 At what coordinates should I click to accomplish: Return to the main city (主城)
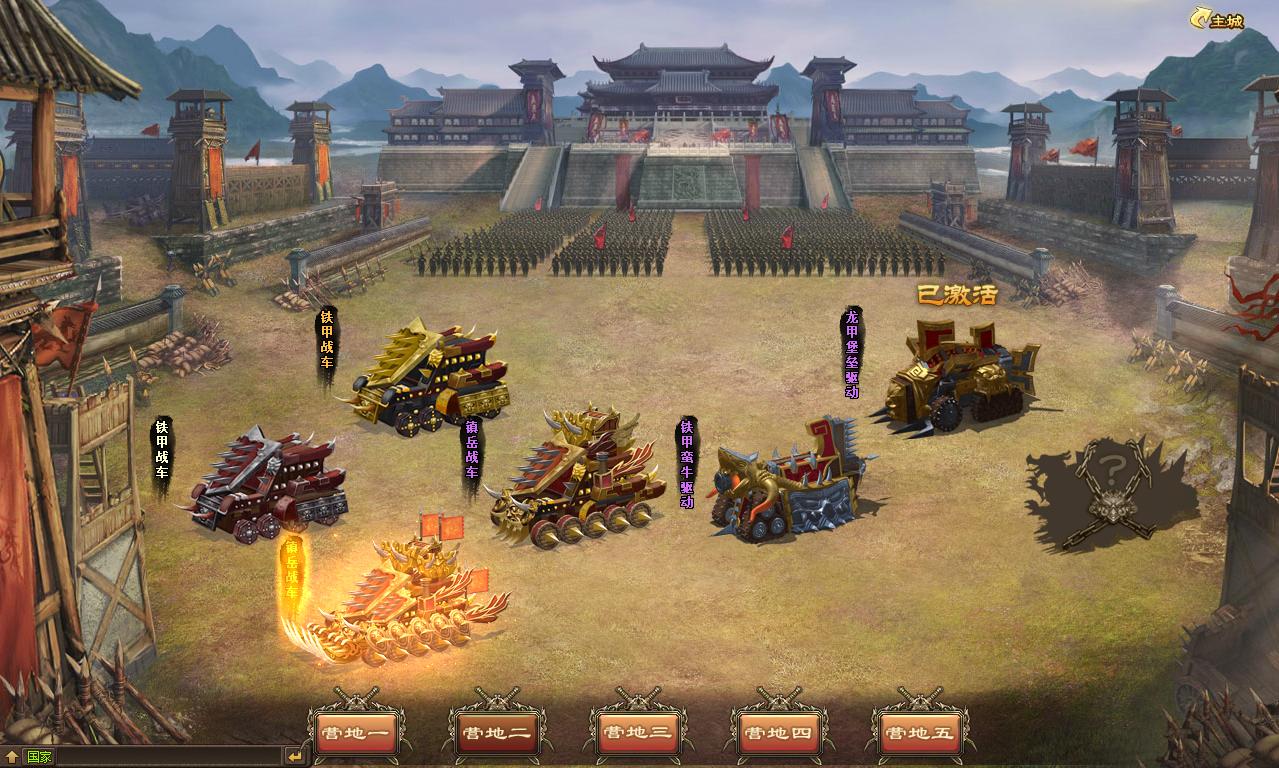1217,20
